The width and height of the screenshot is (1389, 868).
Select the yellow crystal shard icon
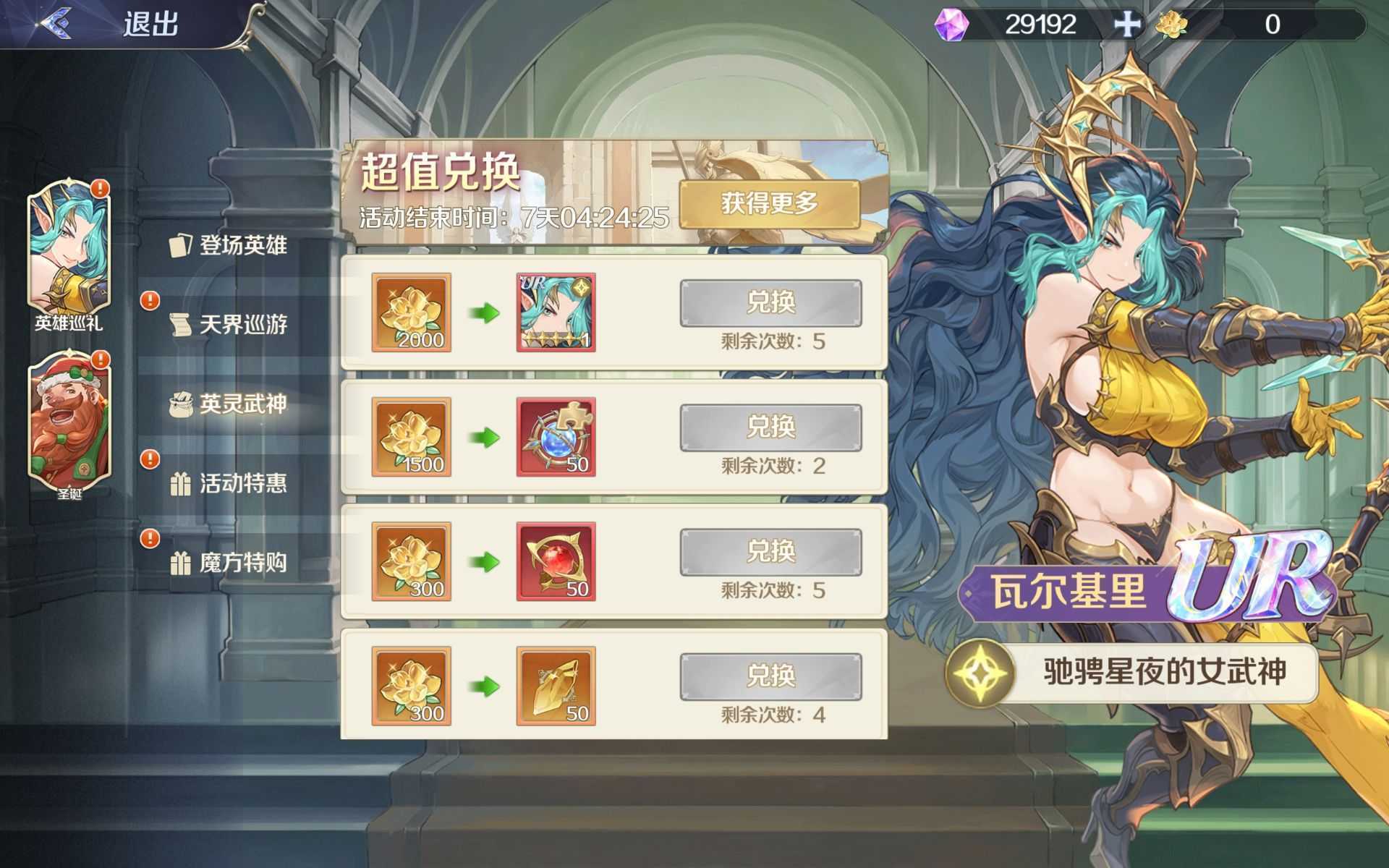click(x=556, y=686)
